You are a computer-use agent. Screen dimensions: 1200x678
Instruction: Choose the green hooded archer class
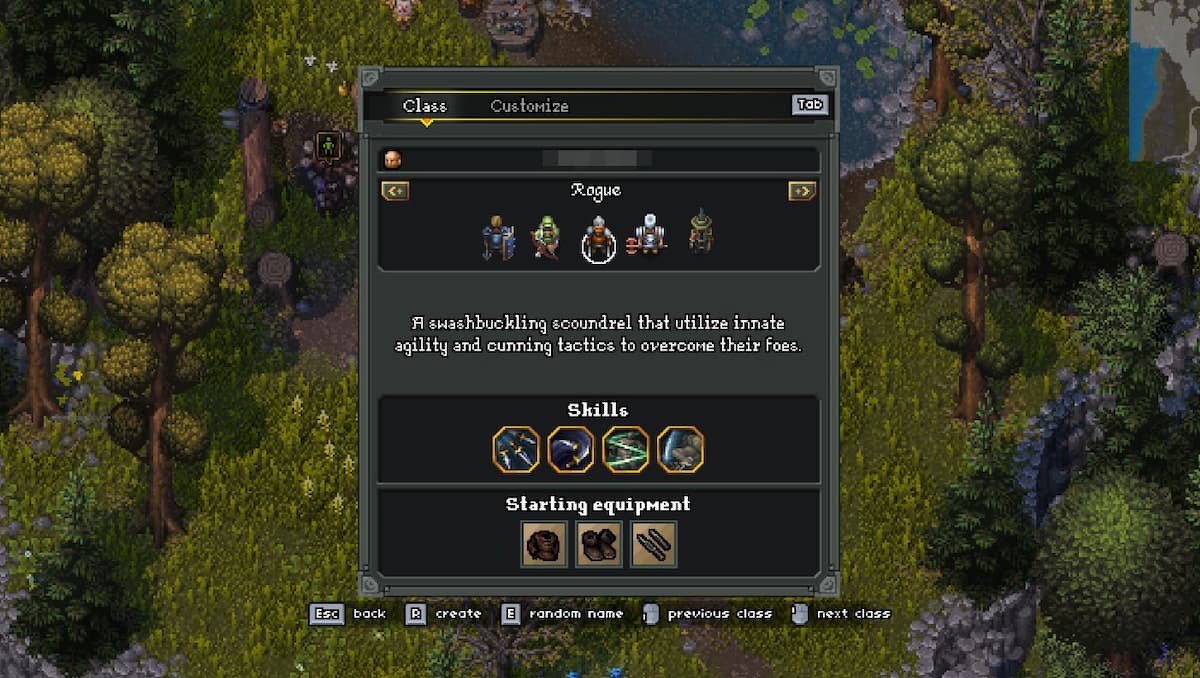(x=545, y=238)
